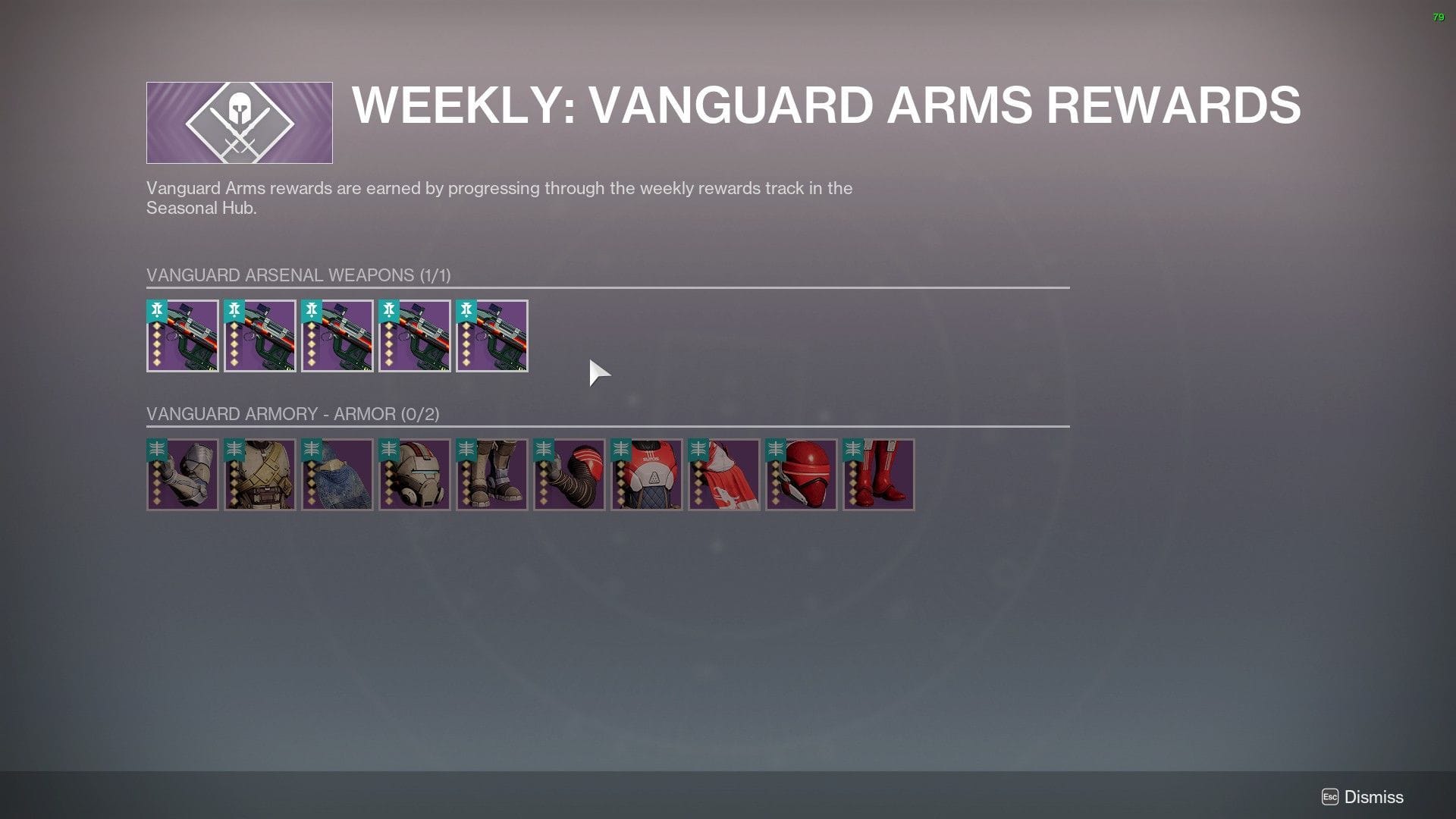Click the Vanguard Arsenal Weapons section header

pos(298,275)
